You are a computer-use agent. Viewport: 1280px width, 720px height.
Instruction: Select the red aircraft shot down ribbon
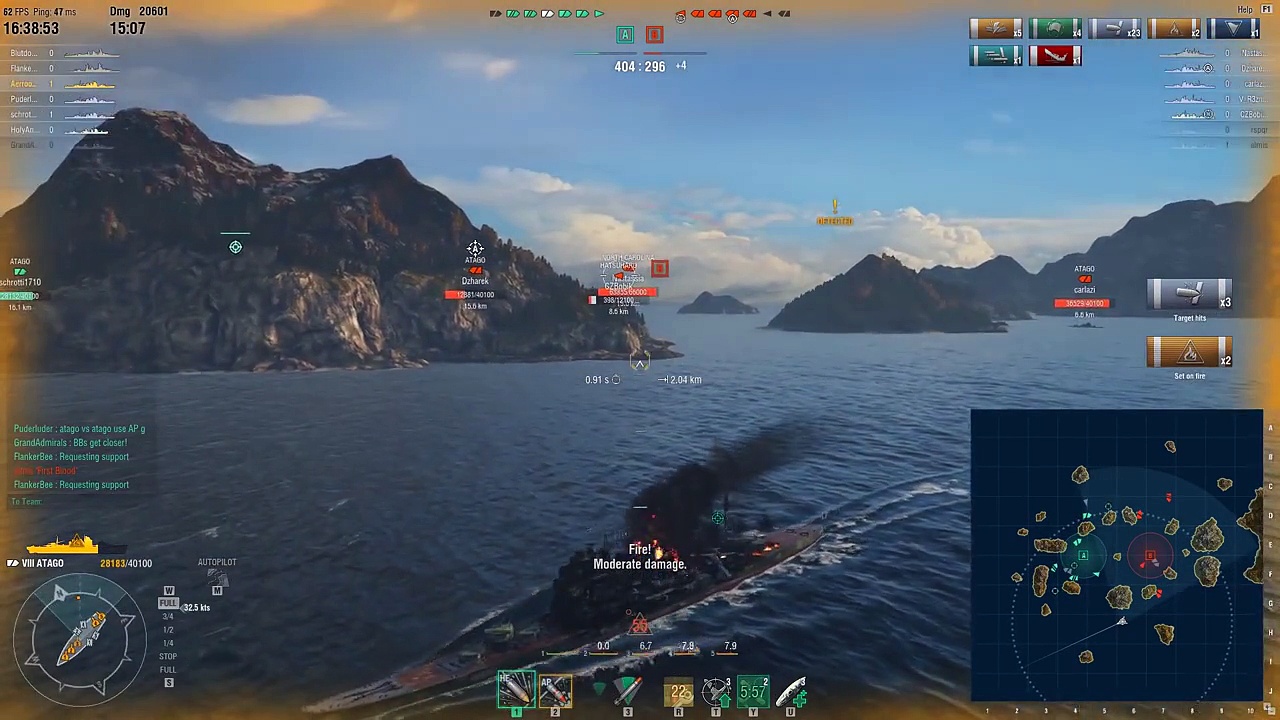pyautogui.click(x=1055, y=56)
